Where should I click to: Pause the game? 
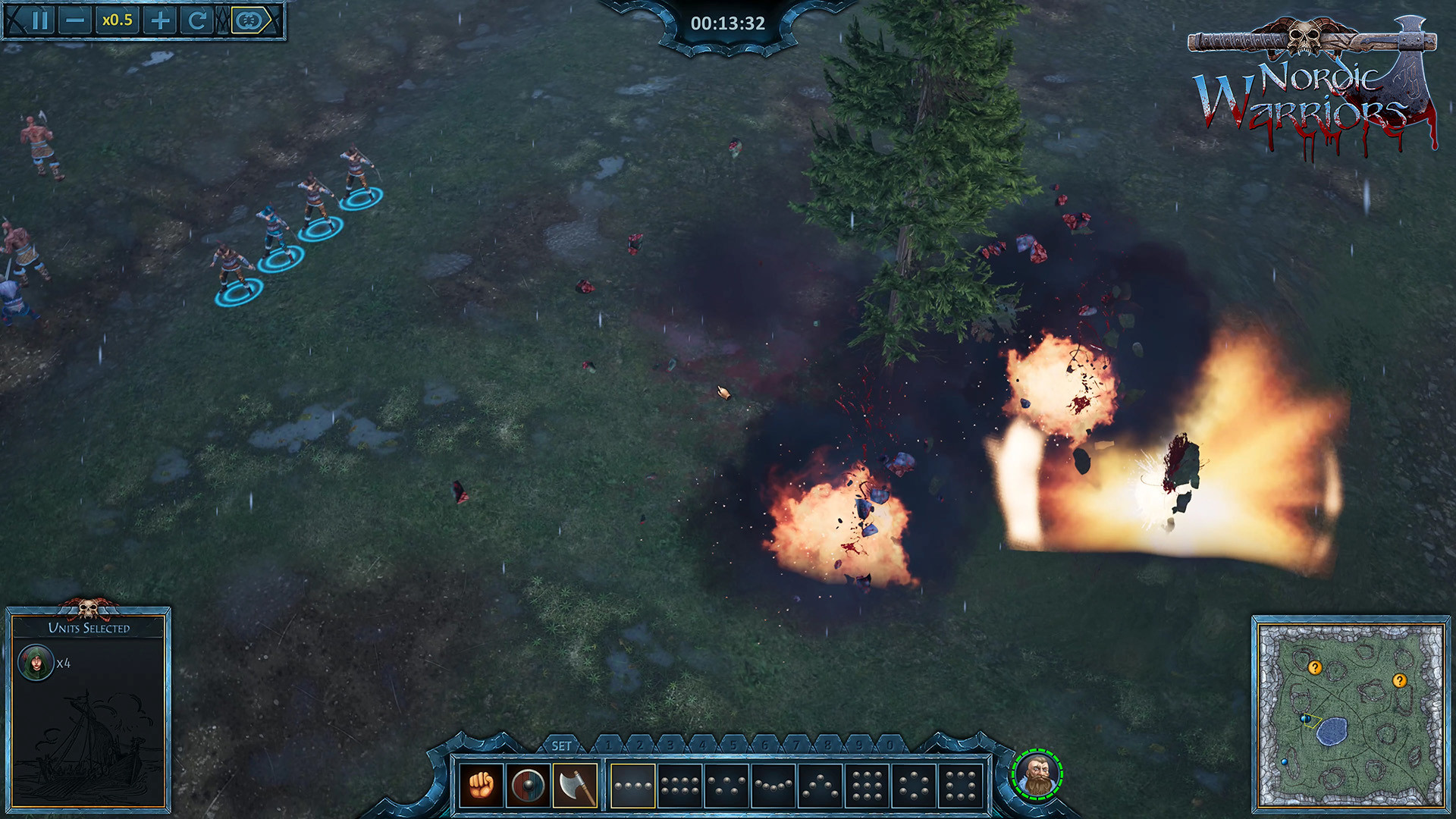pos(39,20)
